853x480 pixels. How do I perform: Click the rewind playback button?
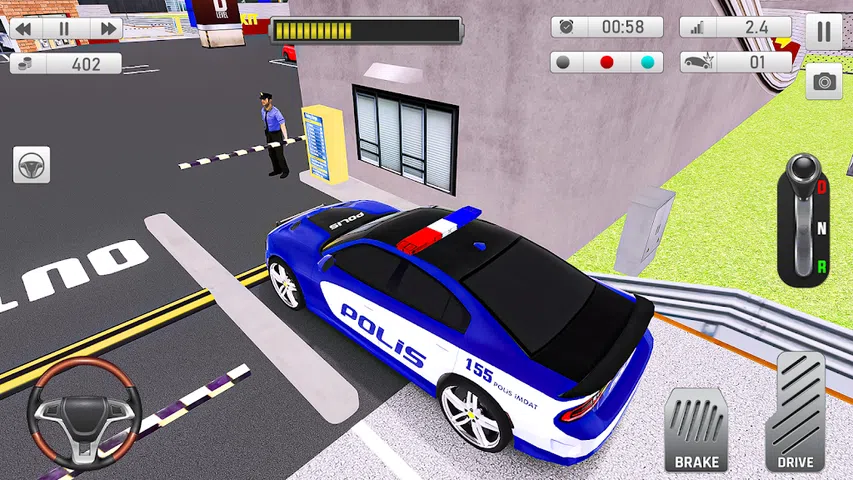[23, 29]
